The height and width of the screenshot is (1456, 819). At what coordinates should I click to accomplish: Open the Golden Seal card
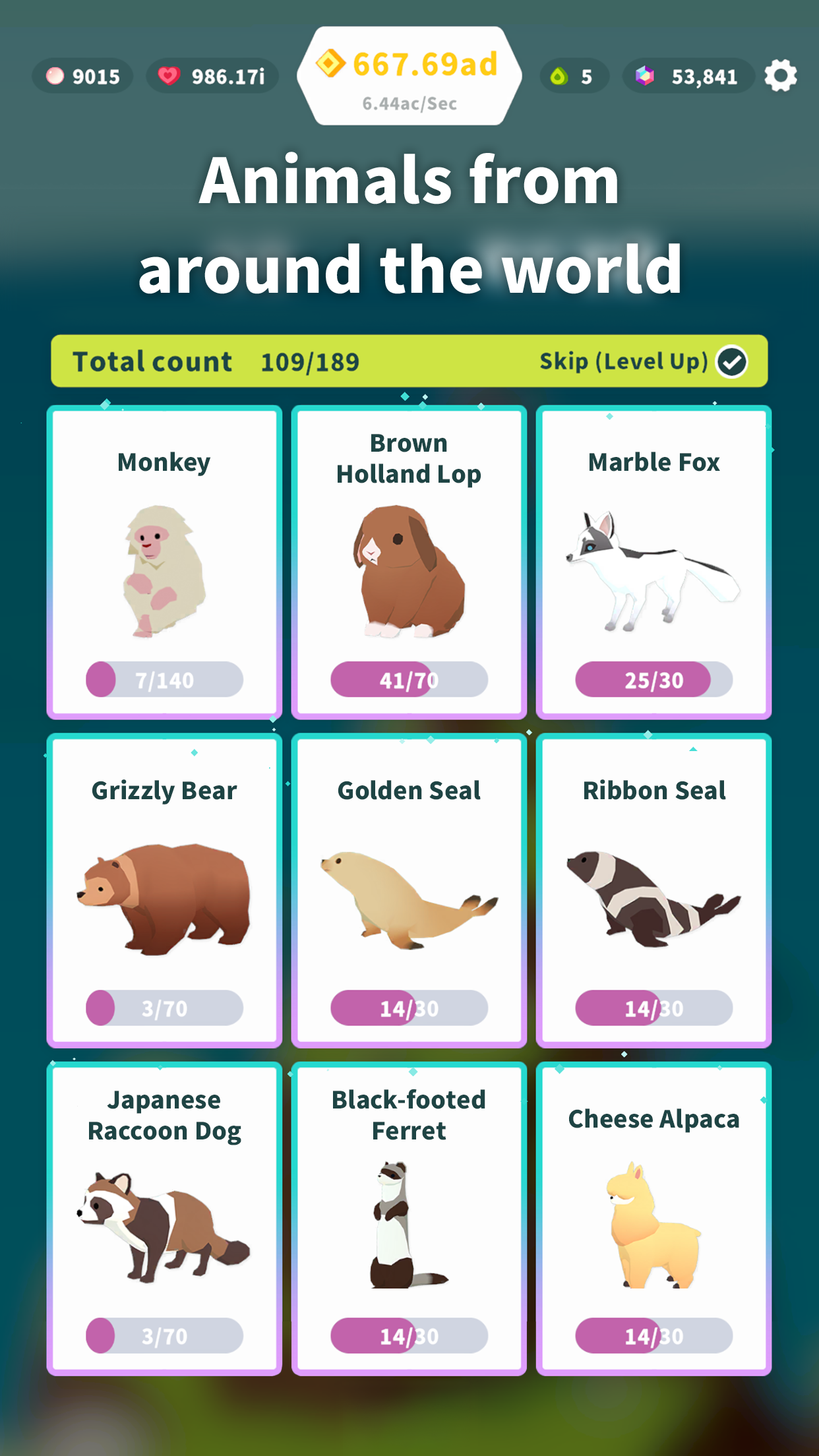click(409, 890)
